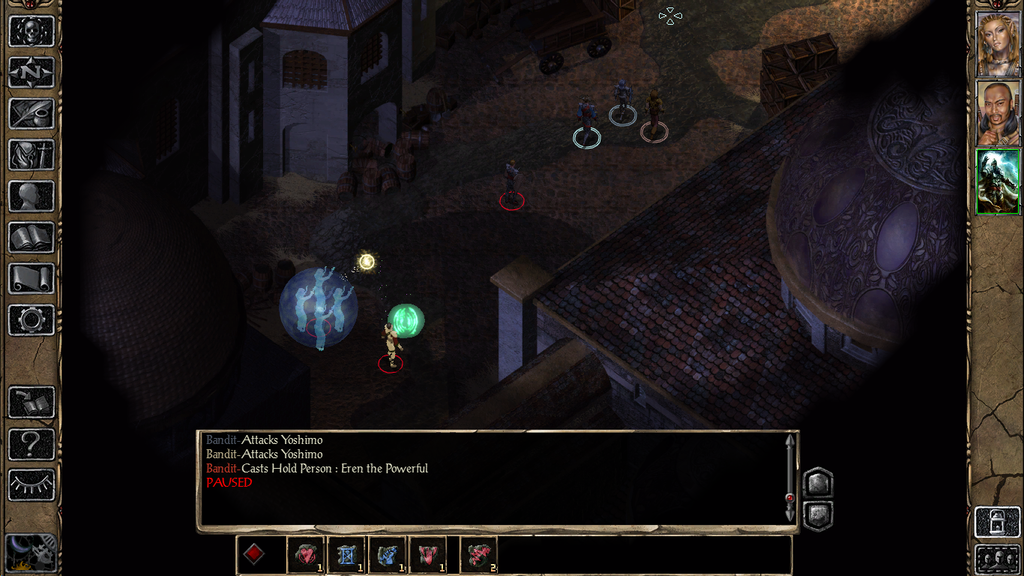Choose the spell icon with count 2
Screen dimensions: 1024x576
[478, 555]
